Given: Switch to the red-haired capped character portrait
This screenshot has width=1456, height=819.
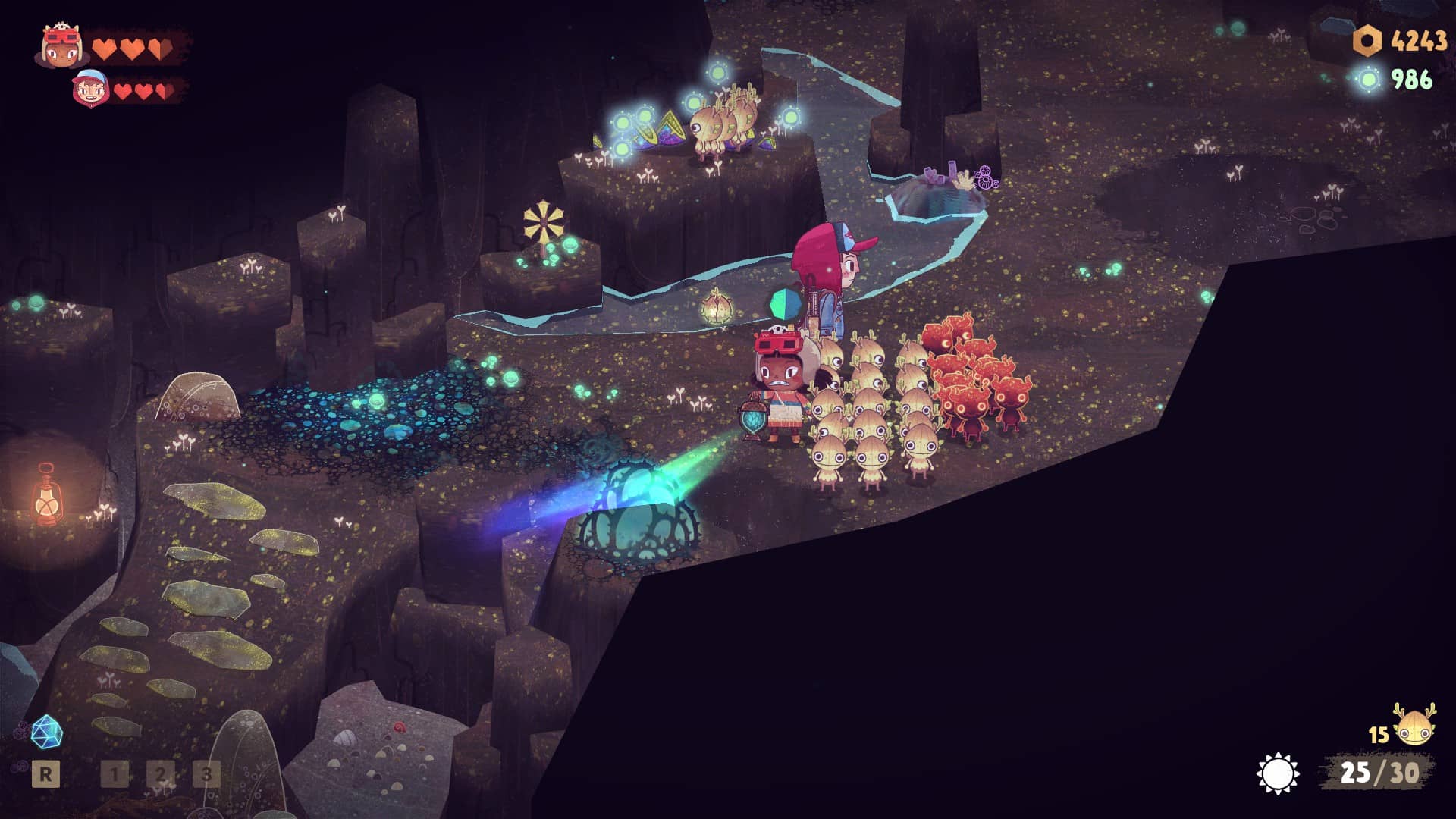Looking at the screenshot, I should tap(91, 87).
